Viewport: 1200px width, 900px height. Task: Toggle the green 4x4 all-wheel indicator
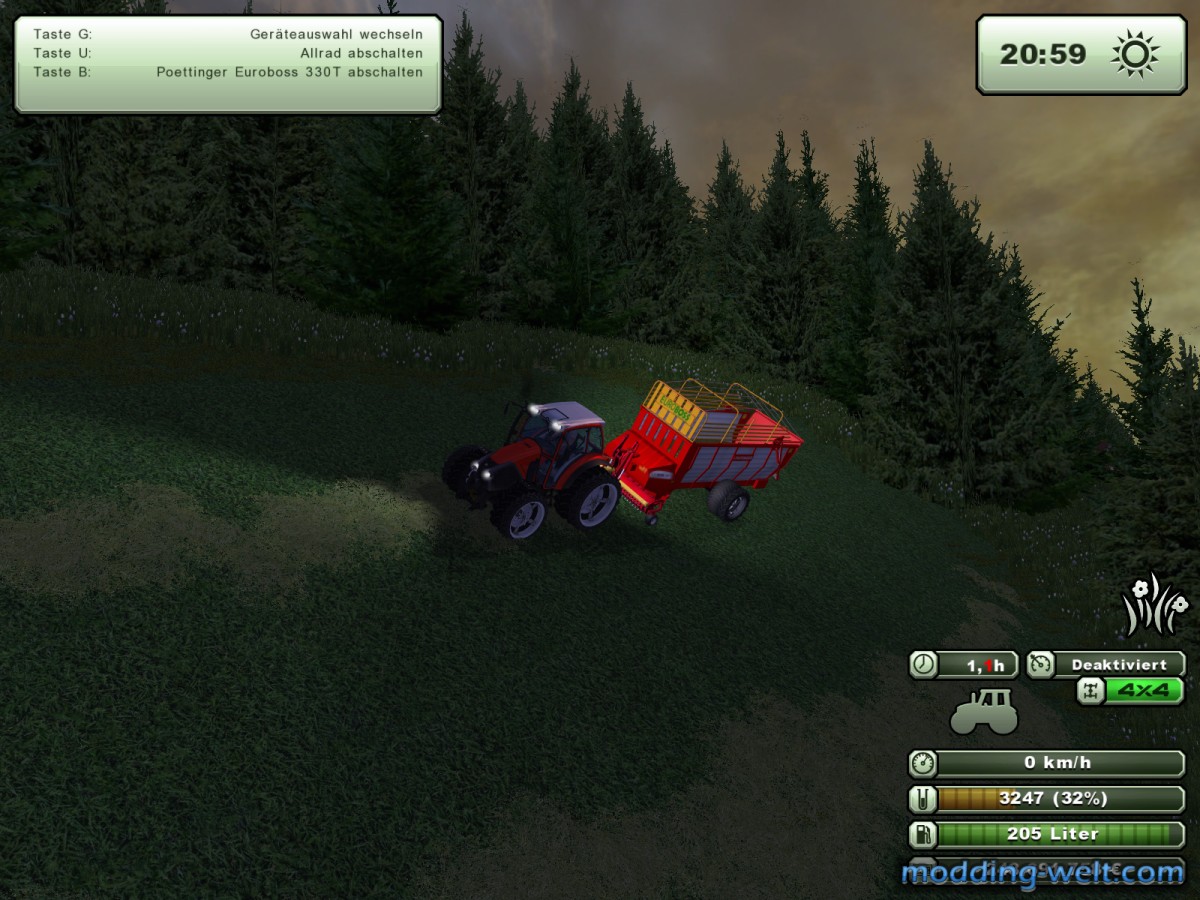click(x=1131, y=691)
